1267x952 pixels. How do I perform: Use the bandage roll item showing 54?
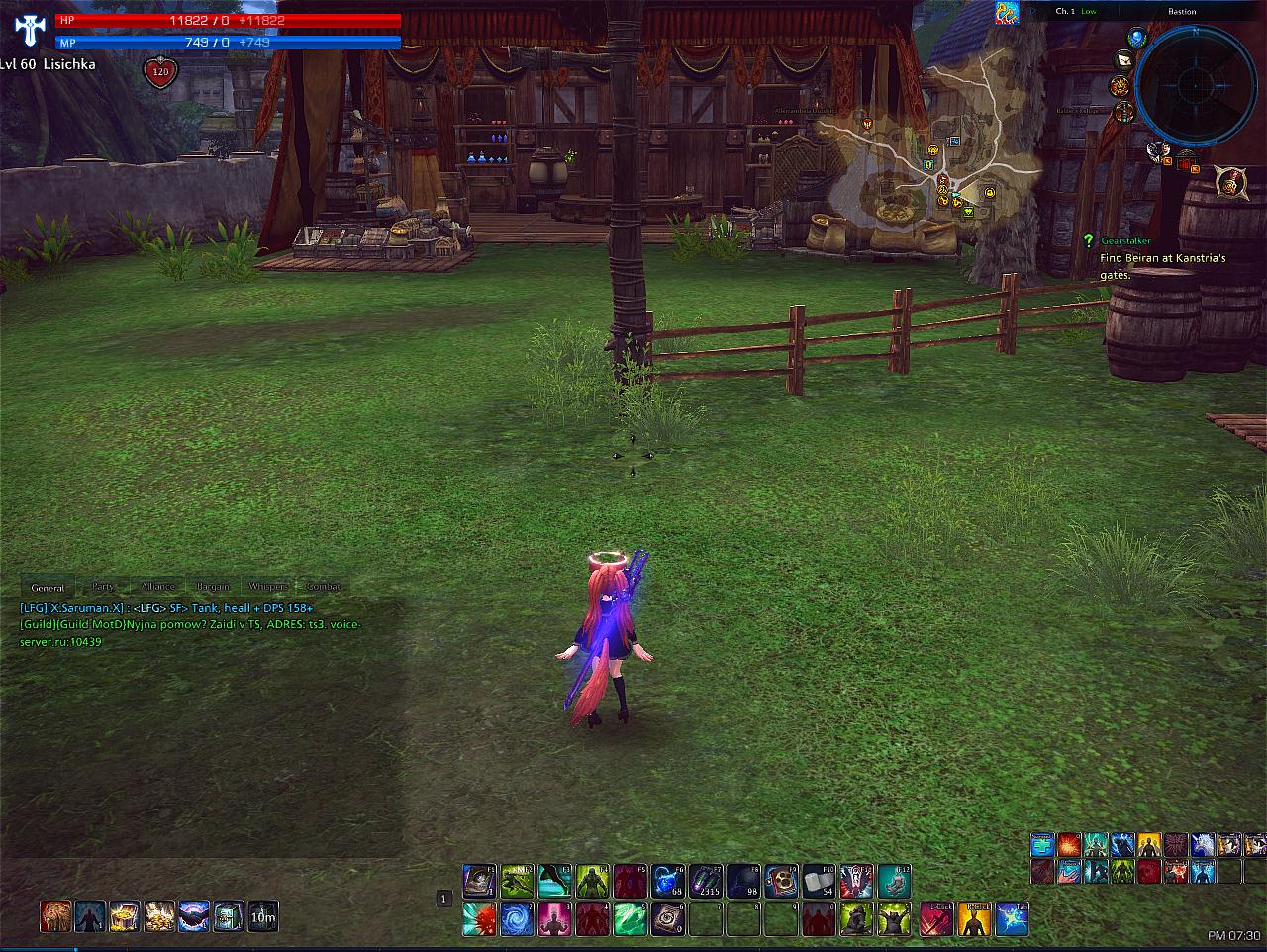(x=821, y=881)
